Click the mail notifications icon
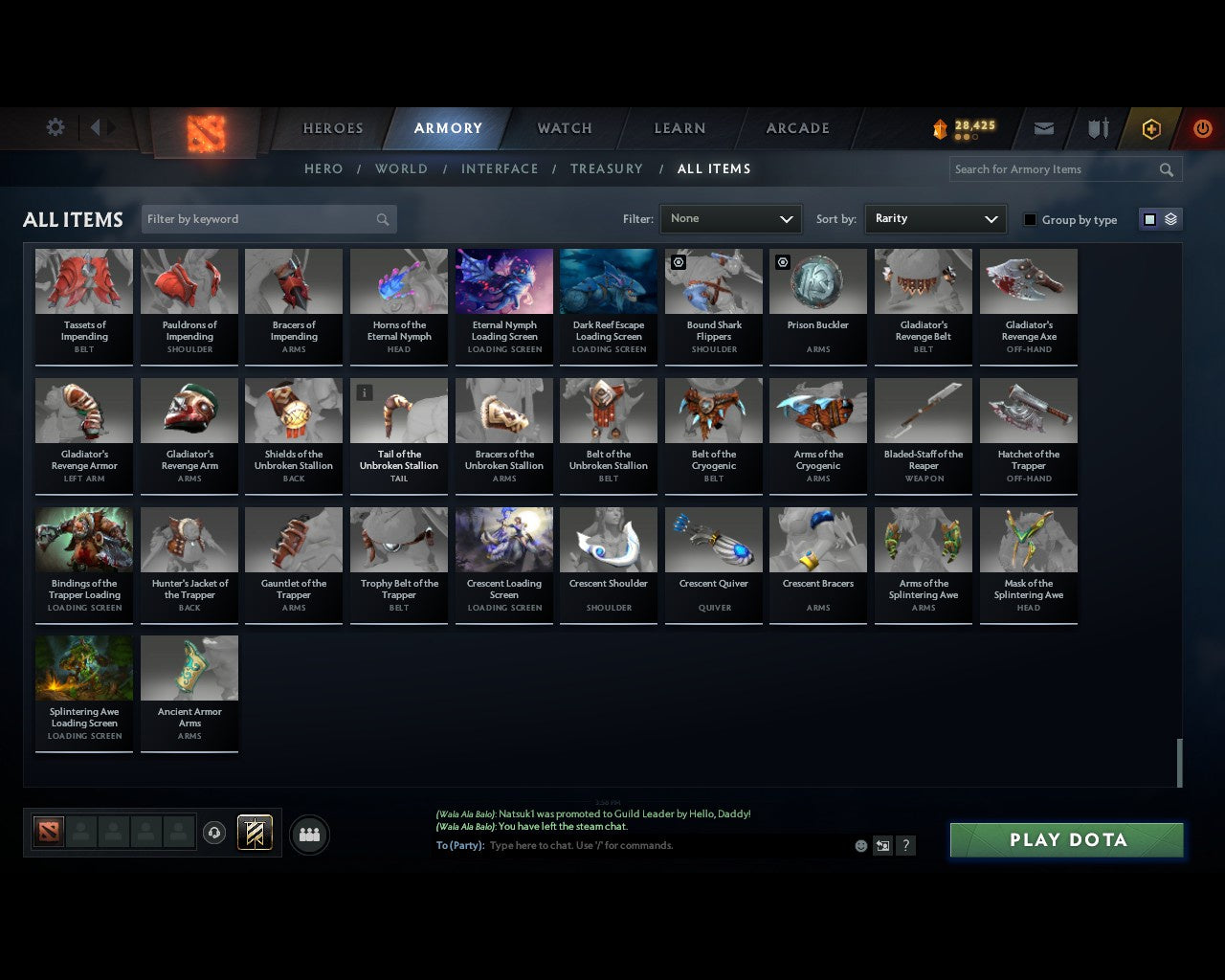 click(1043, 127)
